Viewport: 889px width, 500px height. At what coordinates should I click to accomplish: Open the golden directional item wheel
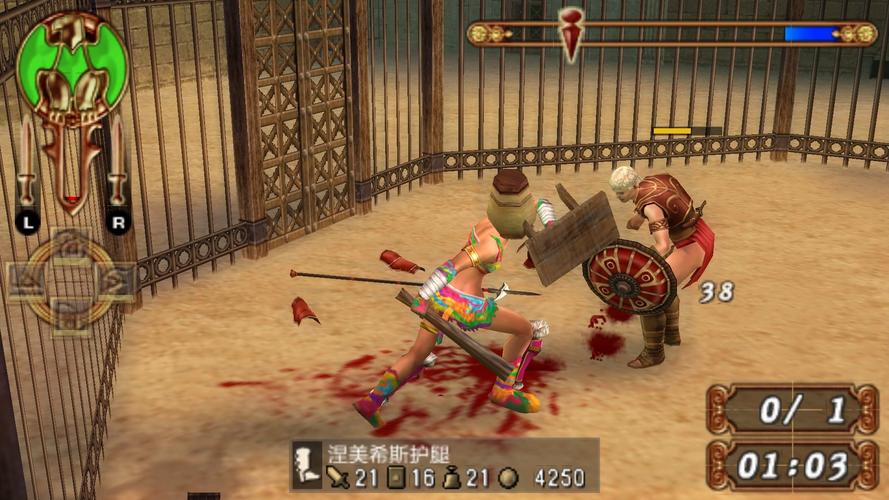pos(70,282)
